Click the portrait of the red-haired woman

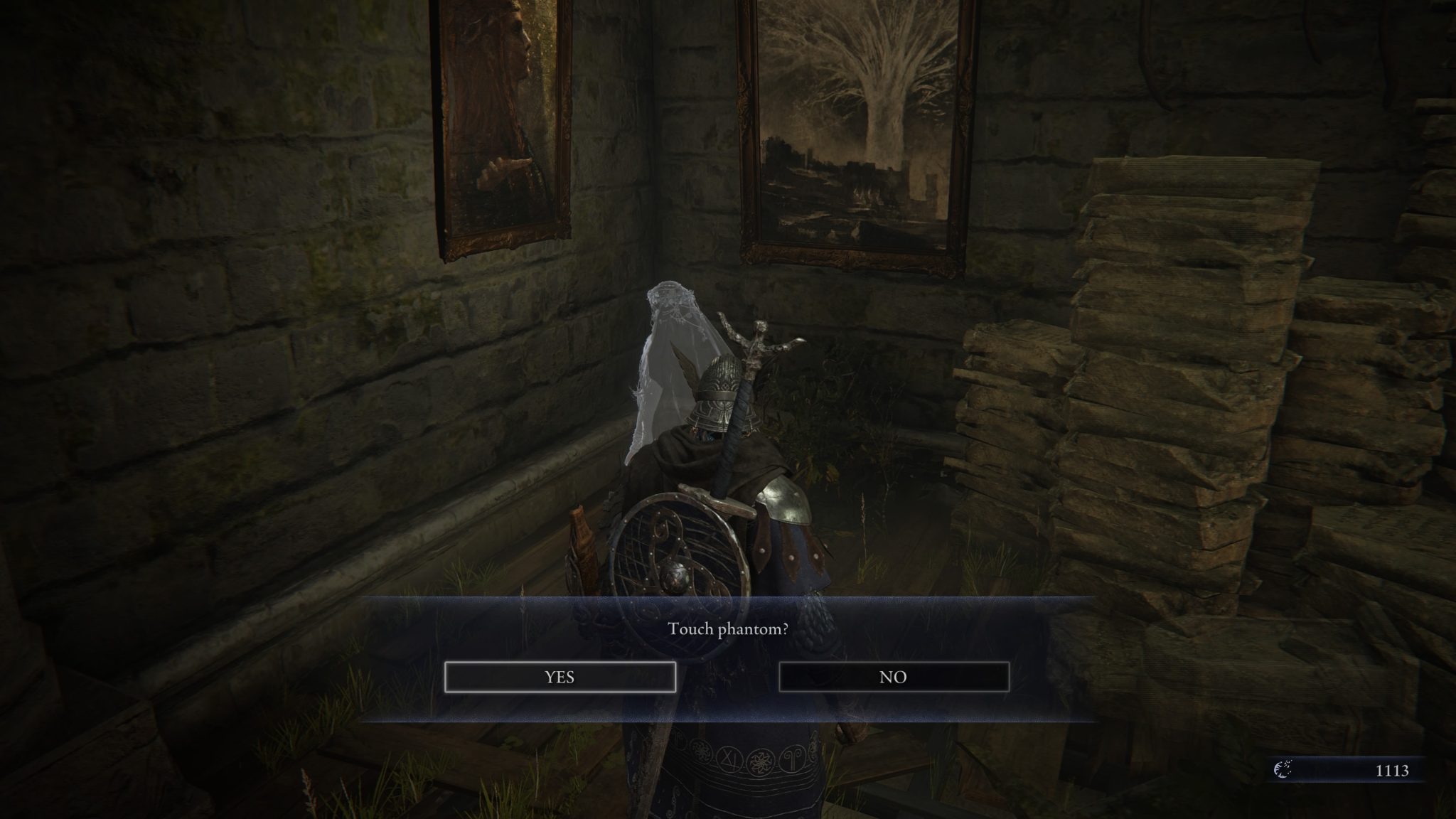498,114
